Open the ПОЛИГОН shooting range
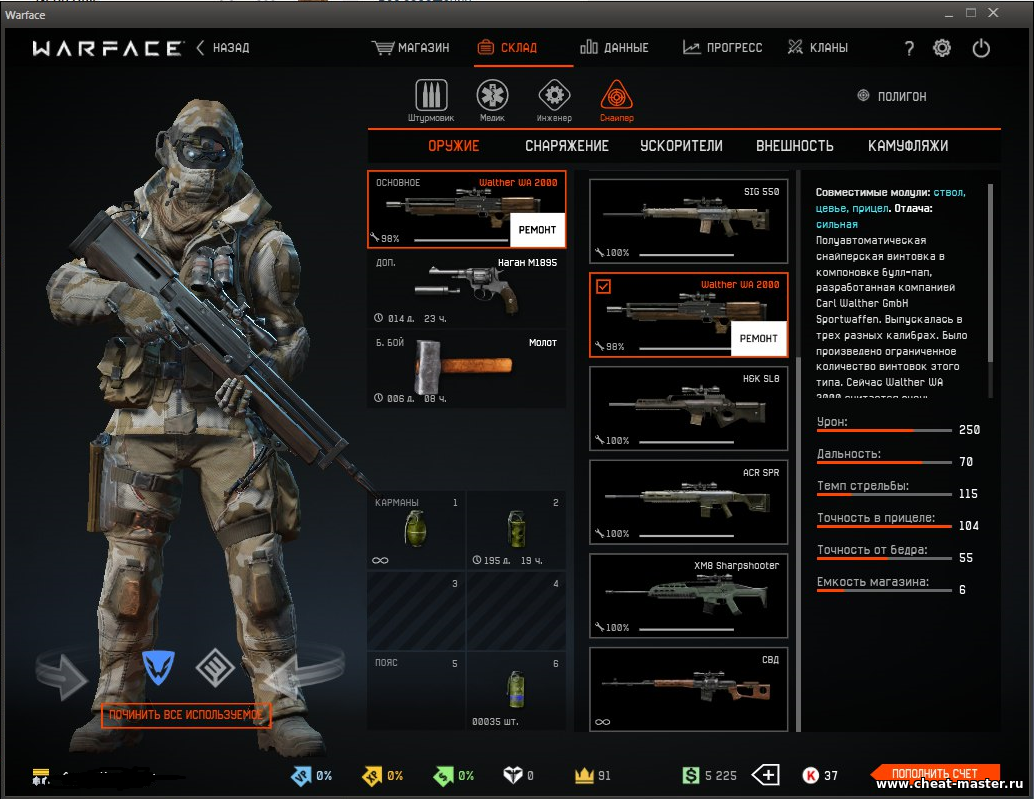This screenshot has height=799, width=1034. pyautogui.click(x=892, y=96)
